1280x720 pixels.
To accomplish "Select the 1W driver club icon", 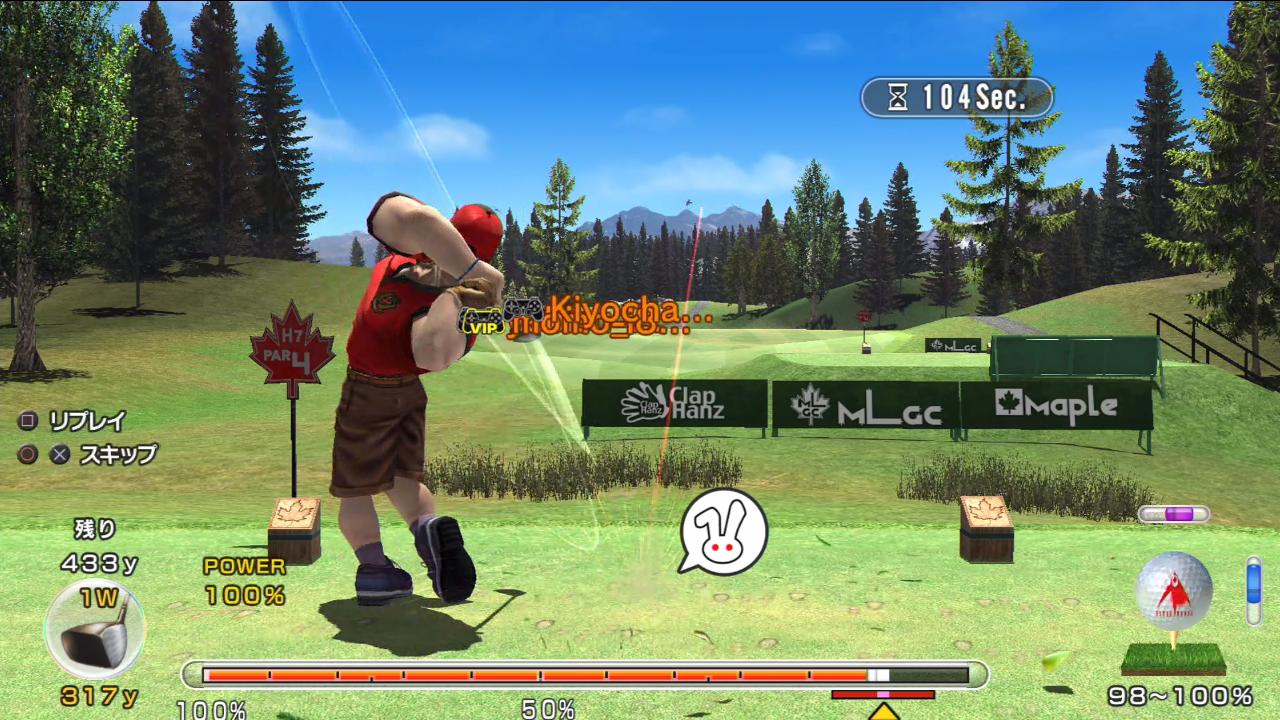I will [94, 630].
